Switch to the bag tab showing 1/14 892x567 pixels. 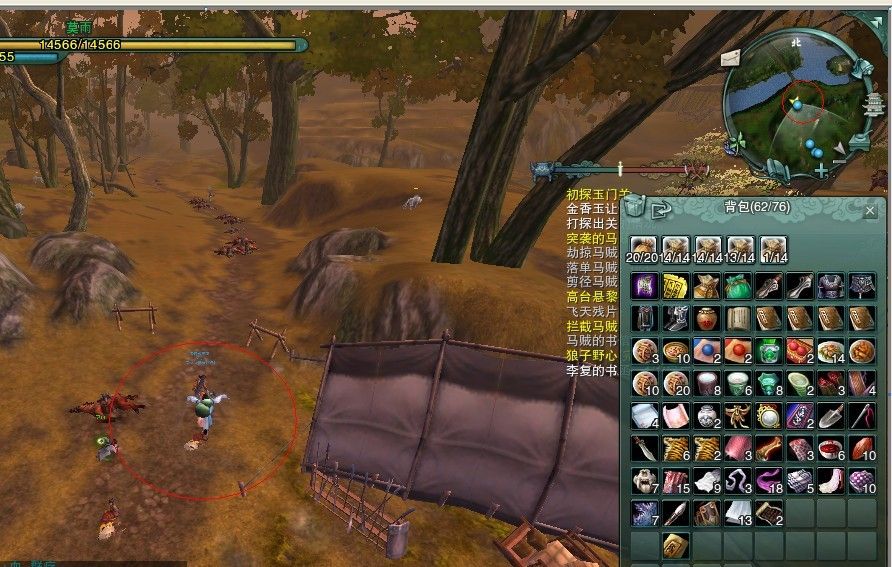(772, 246)
